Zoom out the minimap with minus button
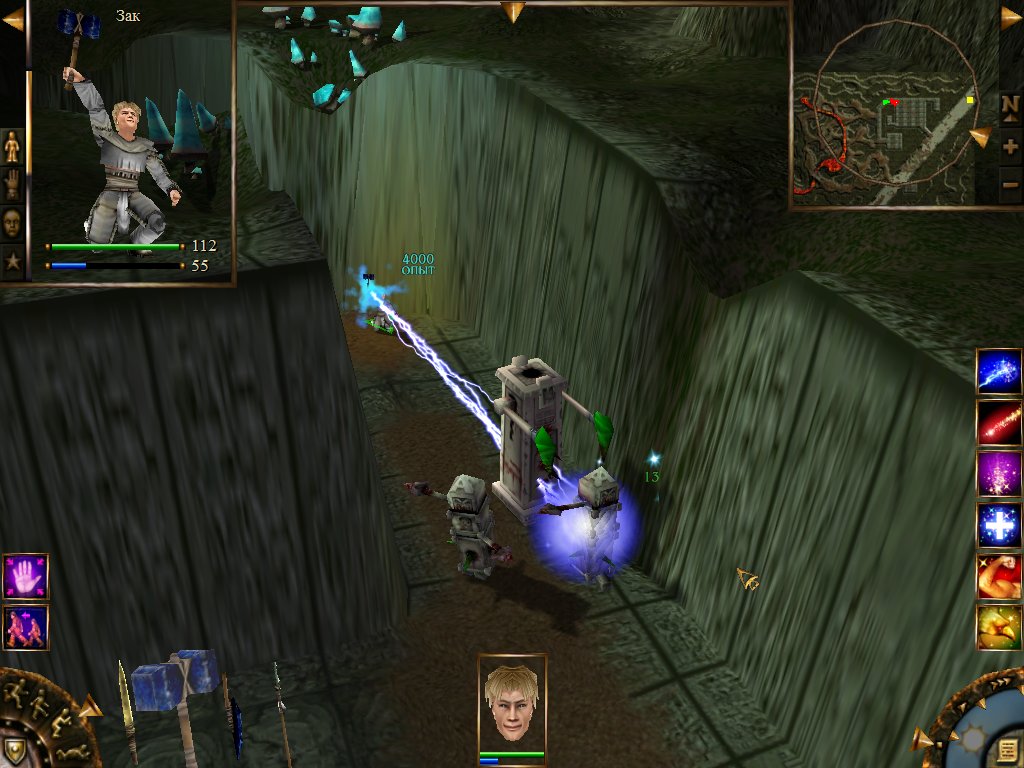Viewport: 1024px width, 768px height. (x=1010, y=185)
